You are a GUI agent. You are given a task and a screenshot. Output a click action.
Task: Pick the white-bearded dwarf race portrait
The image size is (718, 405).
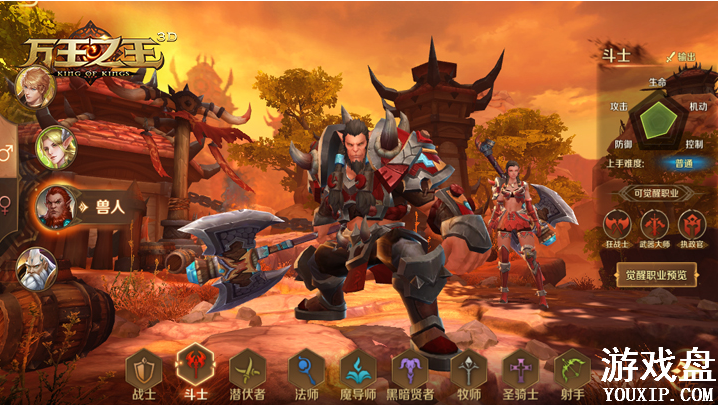coord(35,267)
